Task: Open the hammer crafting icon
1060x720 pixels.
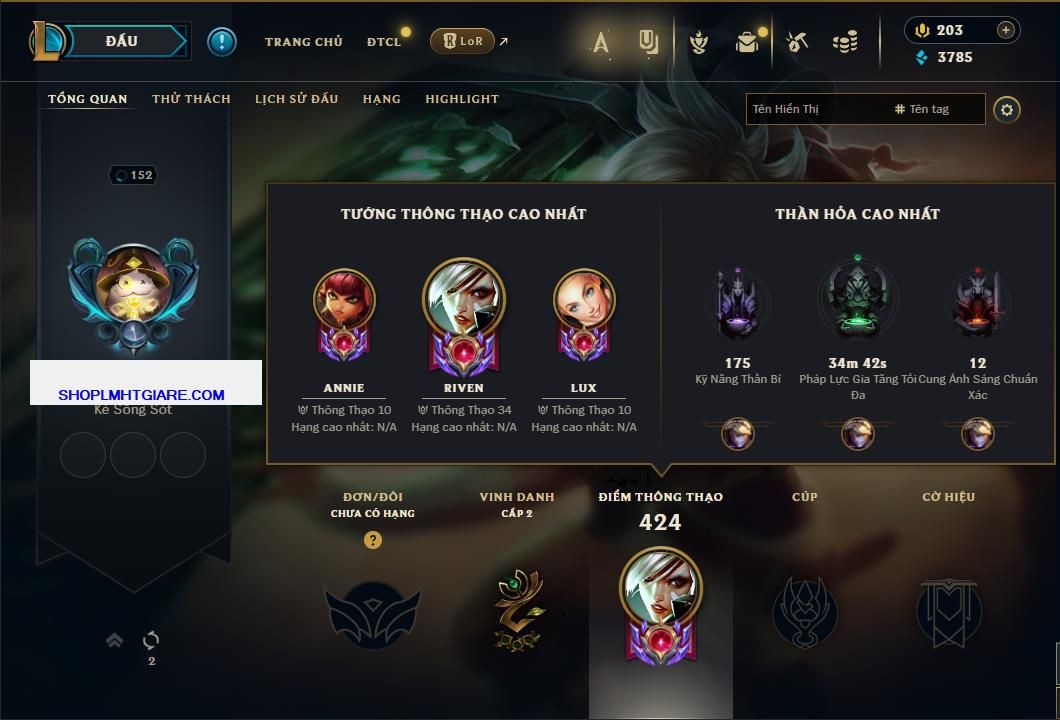Action: (797, 42)
